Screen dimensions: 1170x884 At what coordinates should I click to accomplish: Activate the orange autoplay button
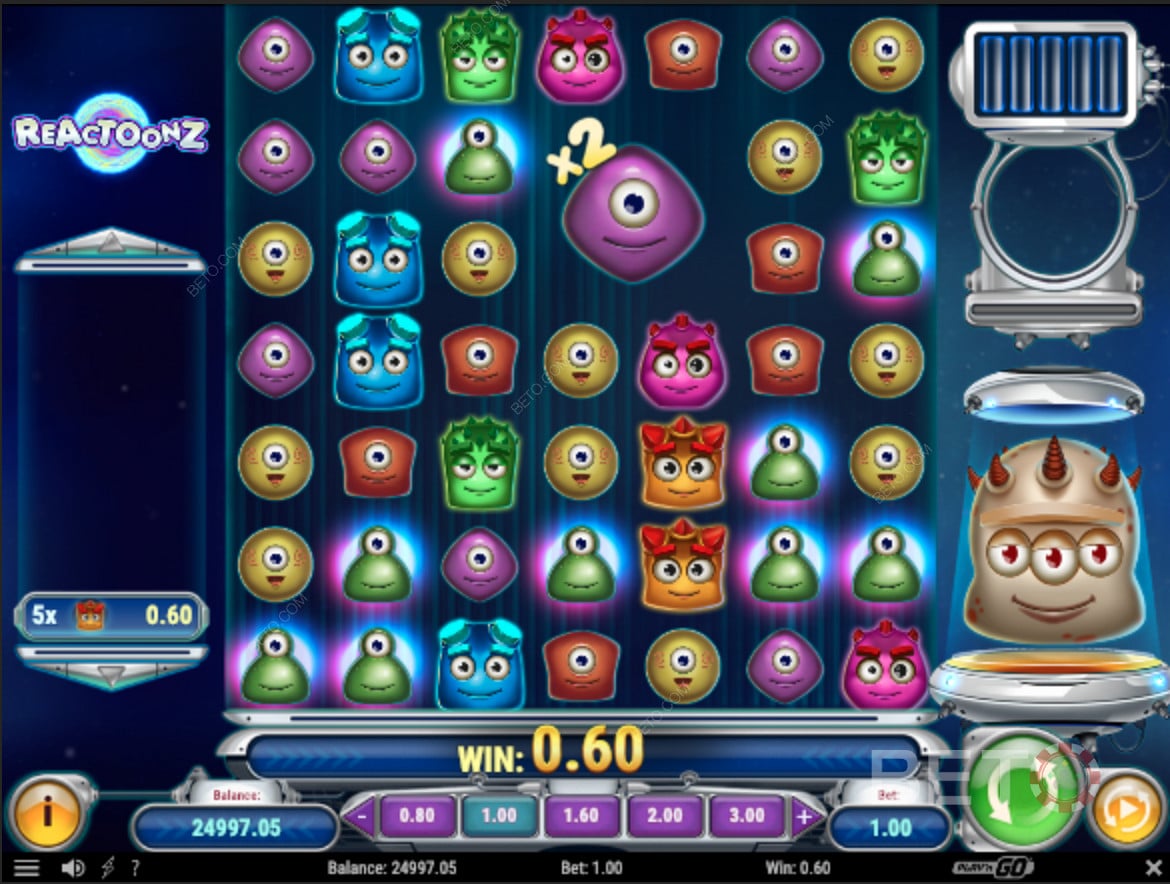[x=1126, y=808]
